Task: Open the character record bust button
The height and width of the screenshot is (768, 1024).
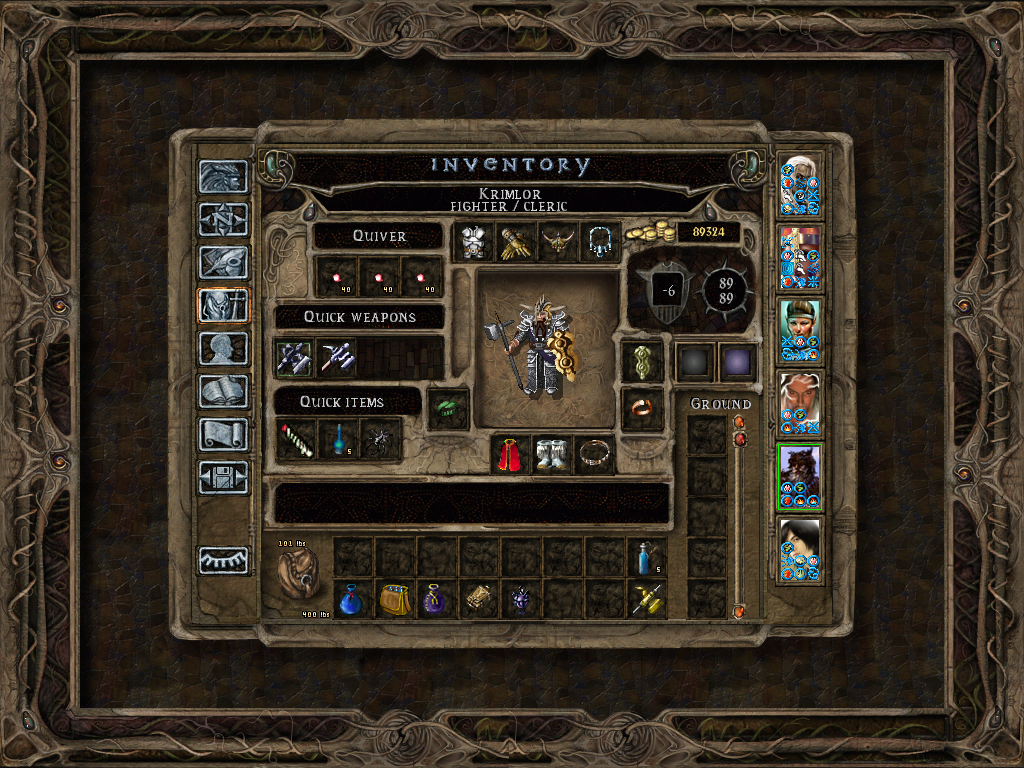Action: click(223, 349)
